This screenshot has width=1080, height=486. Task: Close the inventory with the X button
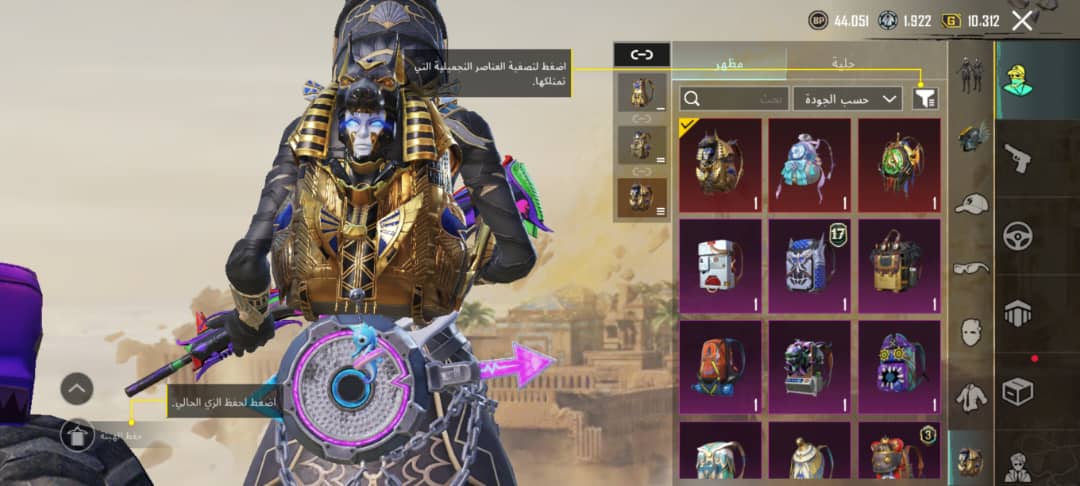pyautogui.click(x=1022, y=20)
